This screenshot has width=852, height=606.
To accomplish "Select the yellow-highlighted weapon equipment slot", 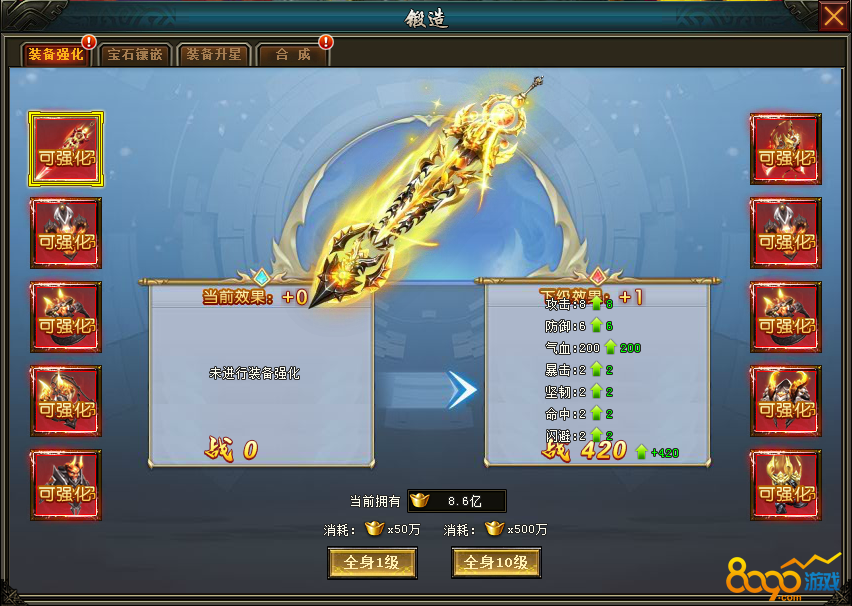I will (66, 149).
